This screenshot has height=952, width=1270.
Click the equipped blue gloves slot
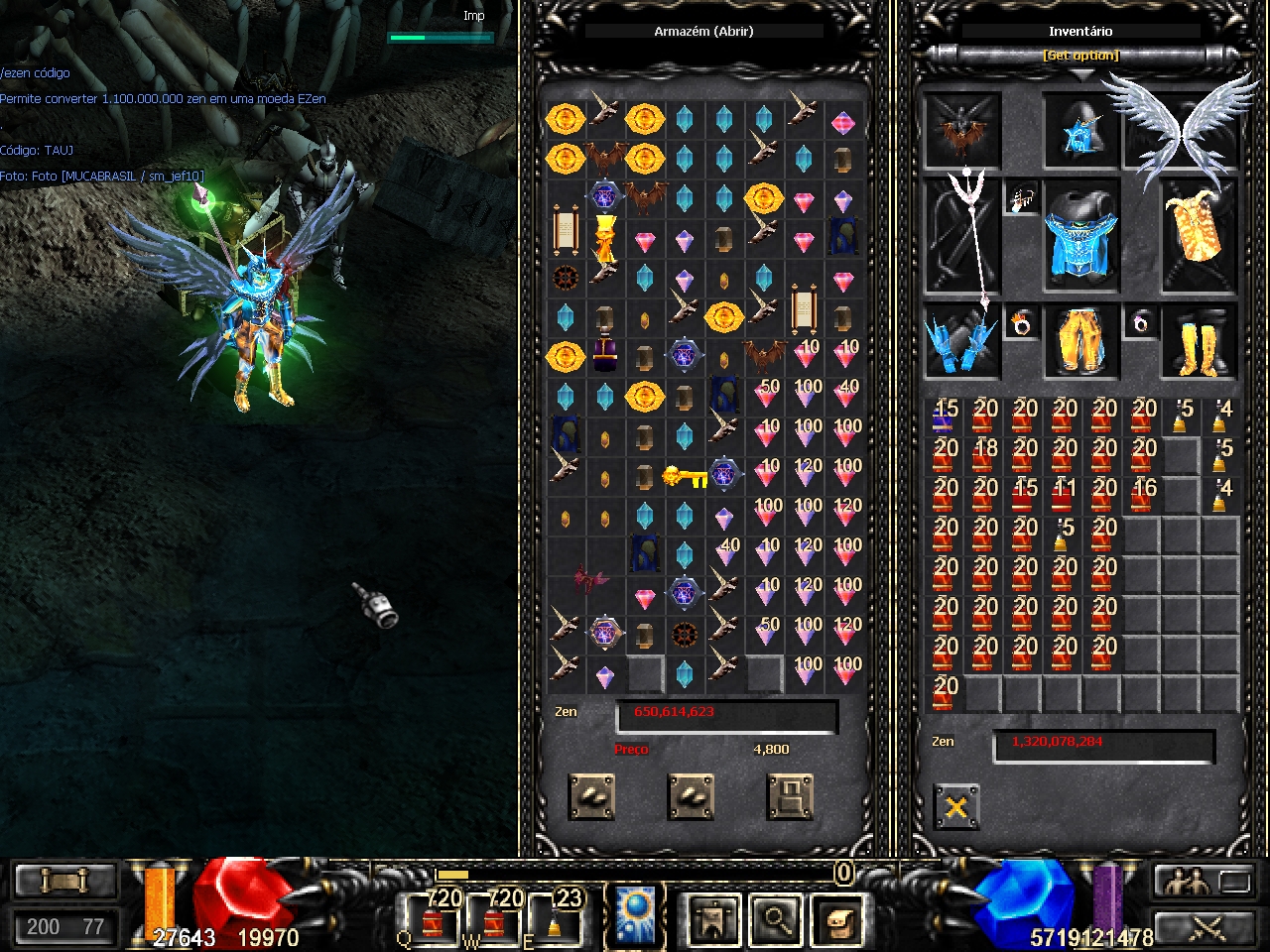pos(960,341)
